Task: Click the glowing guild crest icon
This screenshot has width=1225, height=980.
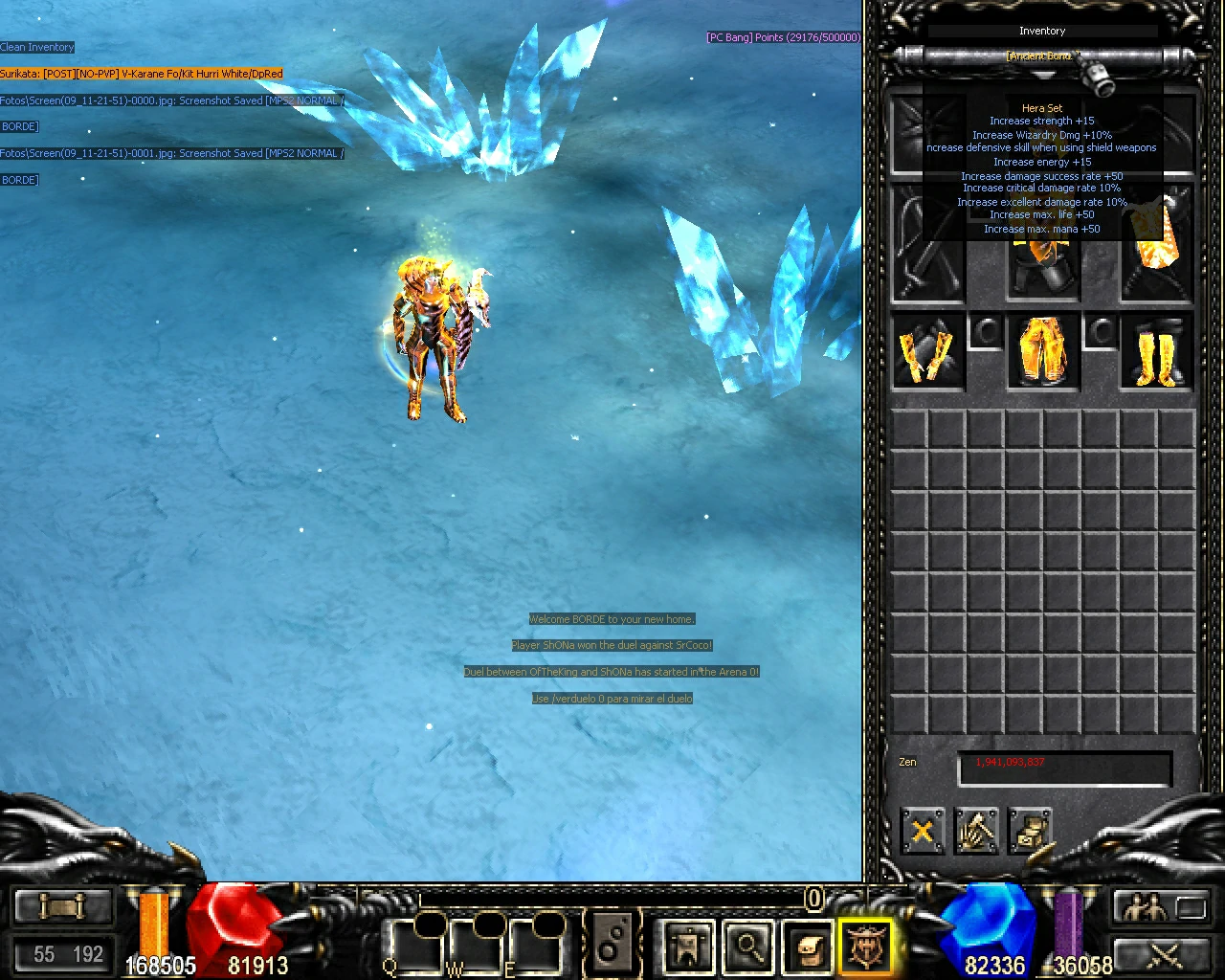Action: (864, 946)
